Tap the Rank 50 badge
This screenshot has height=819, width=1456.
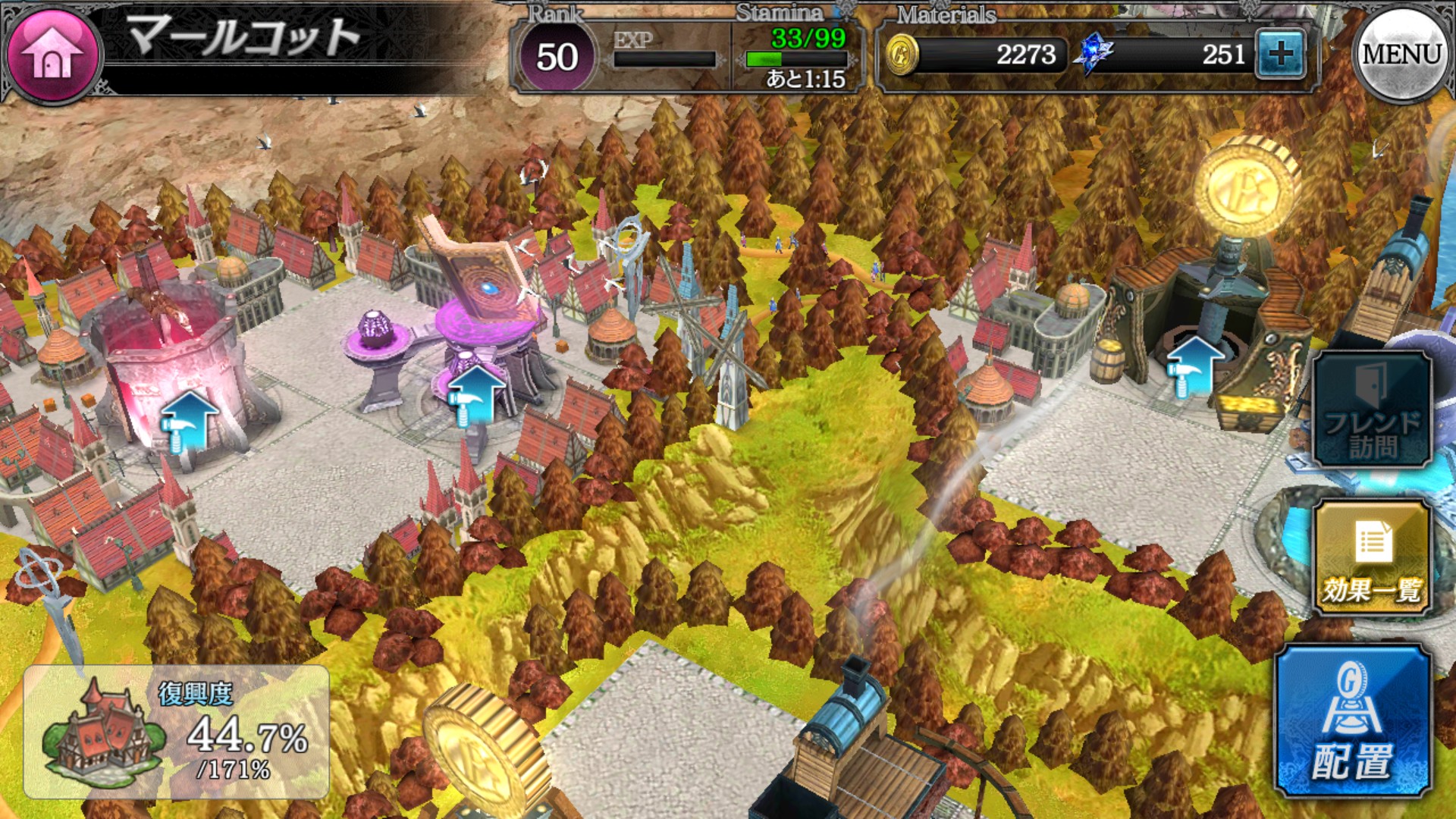(x=559, y=53)
